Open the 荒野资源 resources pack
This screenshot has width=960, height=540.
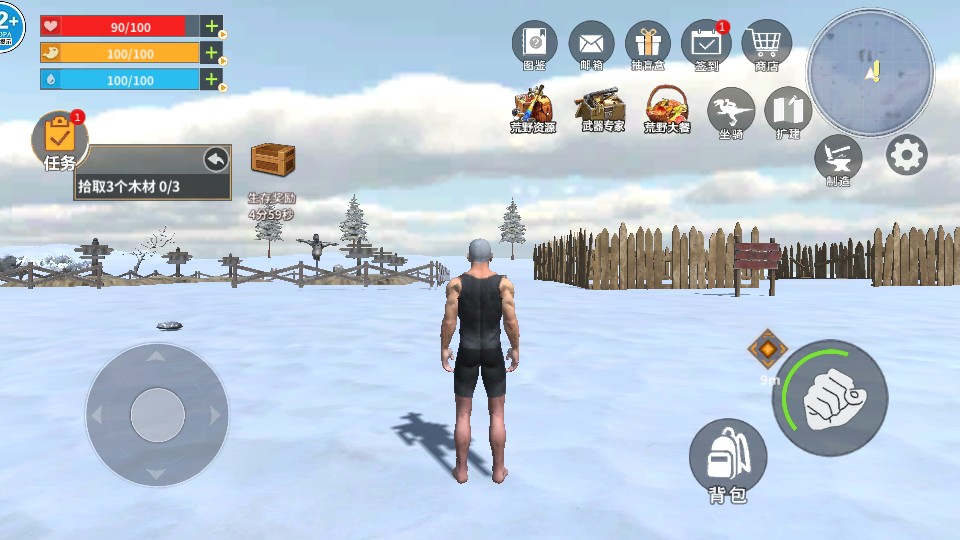(x=533, y=106)
